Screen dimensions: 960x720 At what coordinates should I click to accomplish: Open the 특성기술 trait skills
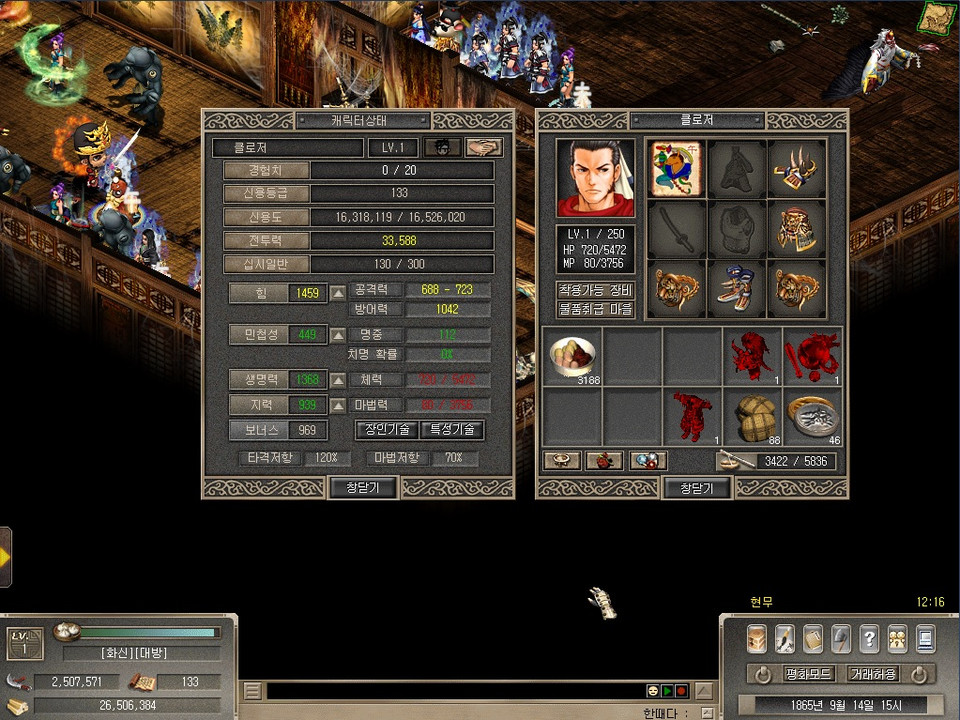click(x=451, y=430)
